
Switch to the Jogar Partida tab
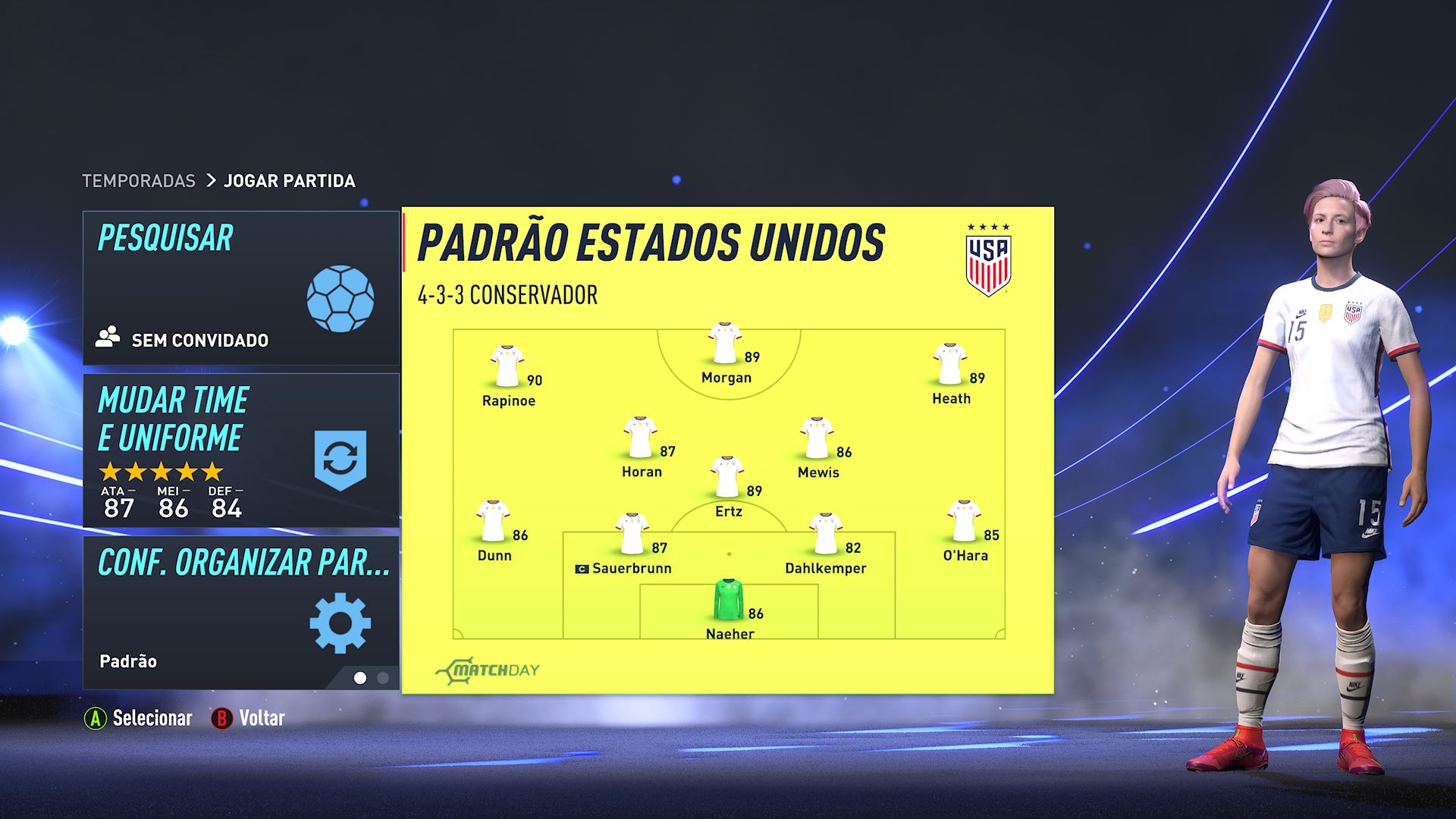(x=288, y=180)
